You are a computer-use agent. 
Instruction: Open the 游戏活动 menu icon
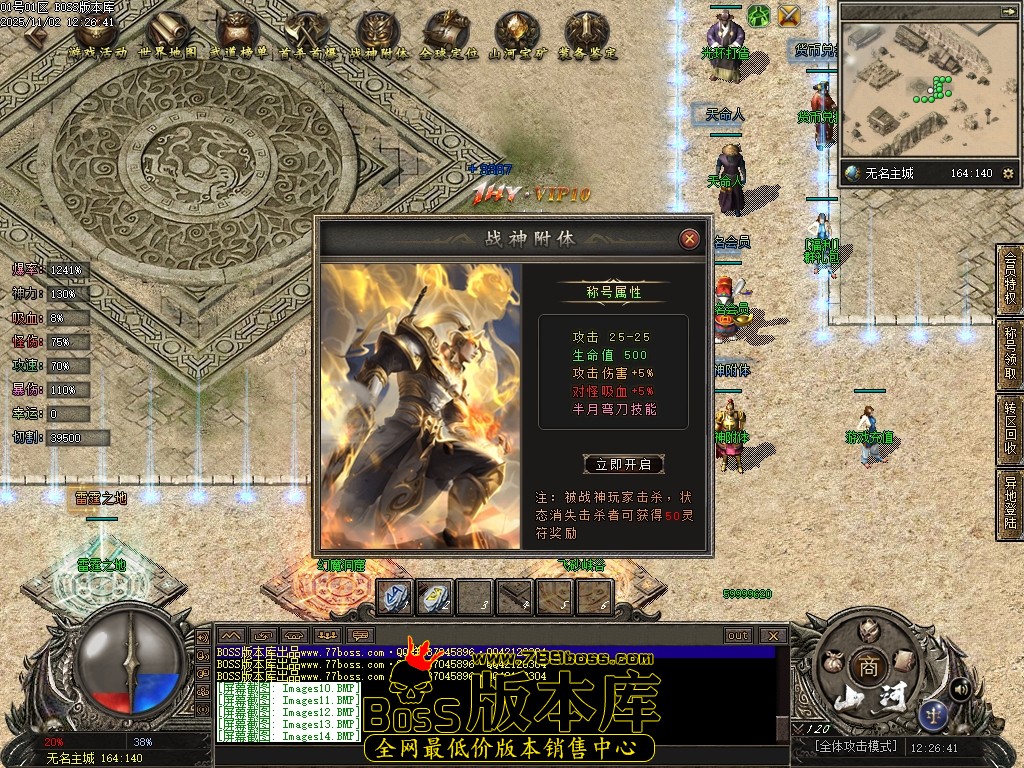pyautogui.click(x=96, y=36)
